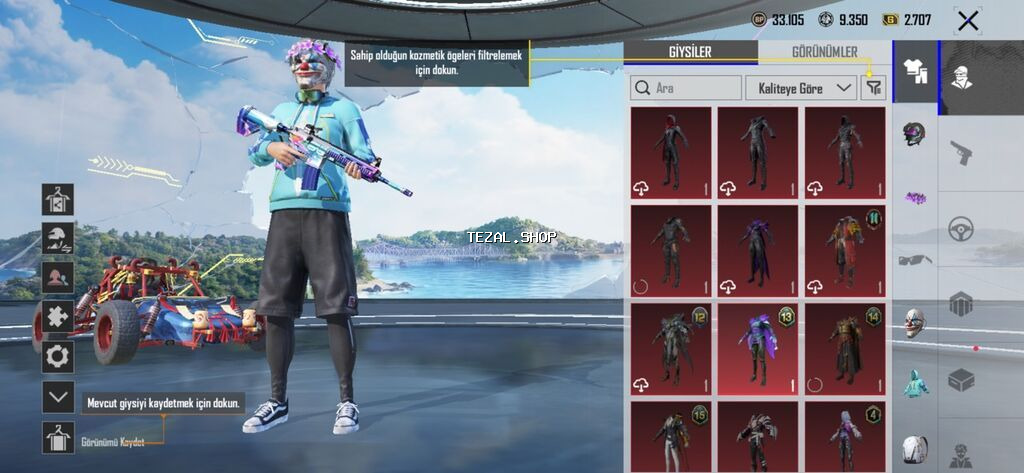Open the gear settings icon
Screen dimensions: 1024x473
(58, 355)
